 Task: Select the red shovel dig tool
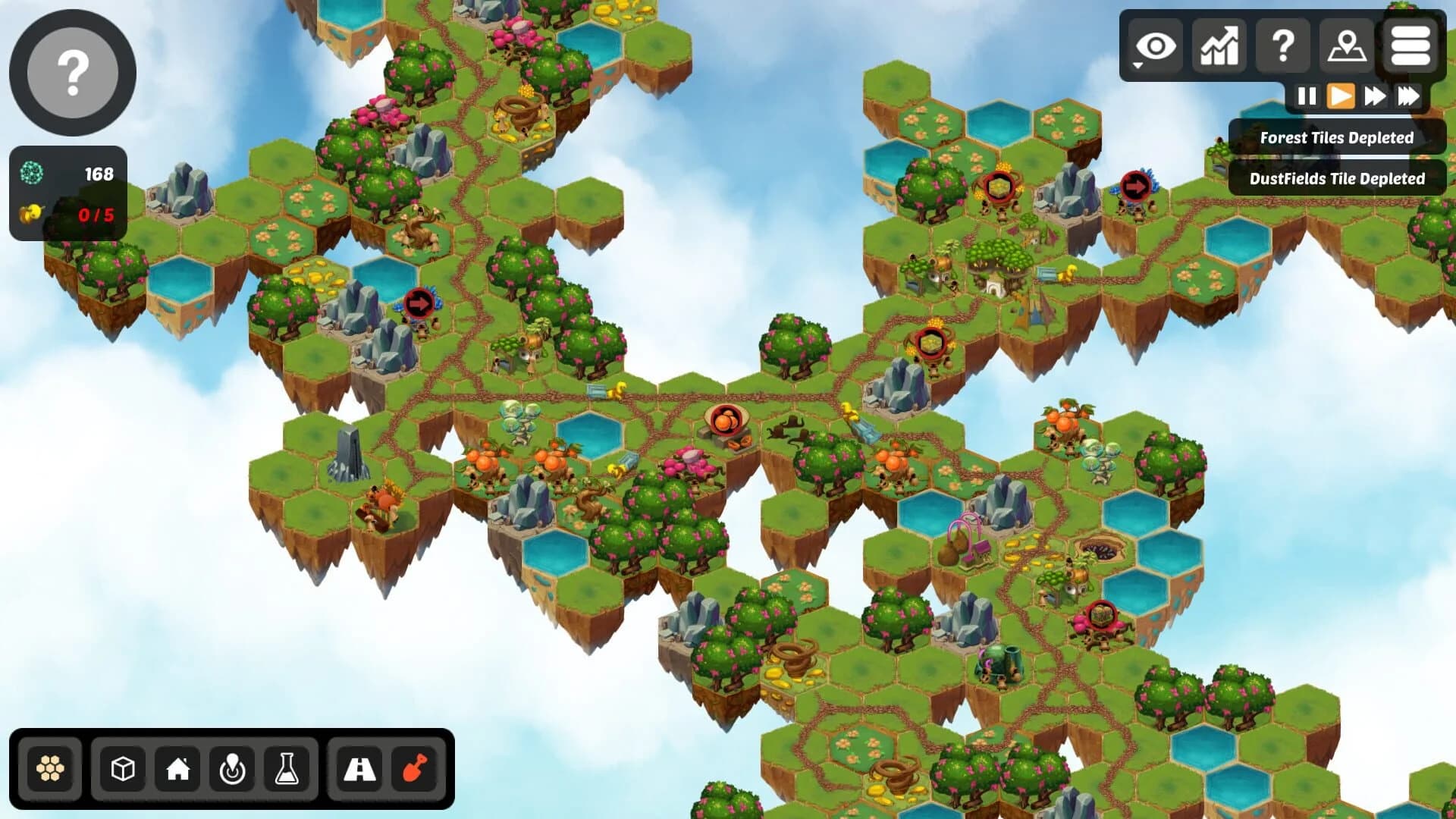point(416,768)
